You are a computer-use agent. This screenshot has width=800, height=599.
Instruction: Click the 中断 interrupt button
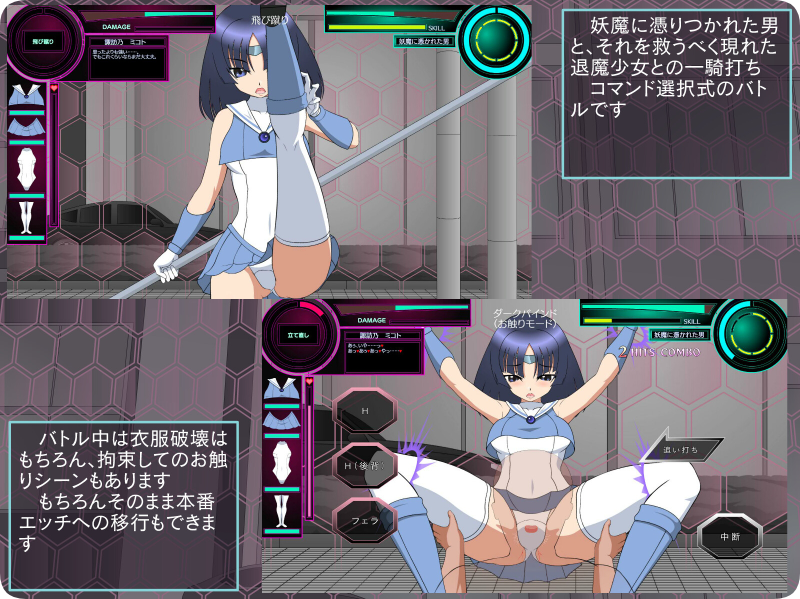(x=729, y=536)
